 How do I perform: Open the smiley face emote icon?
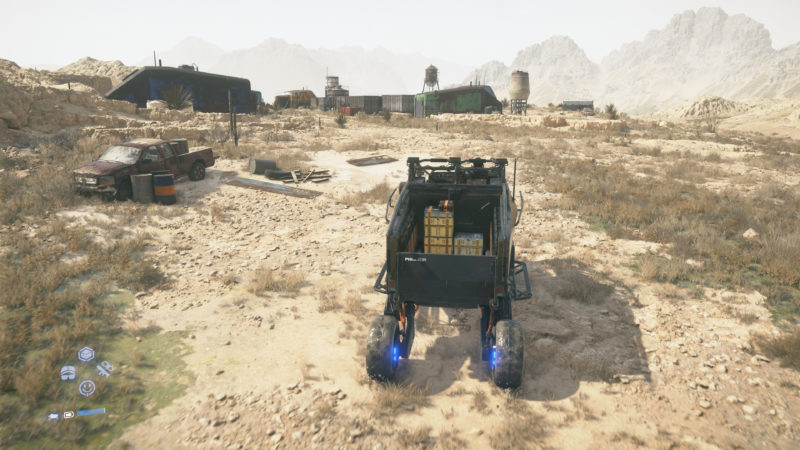tap(87, 388)
